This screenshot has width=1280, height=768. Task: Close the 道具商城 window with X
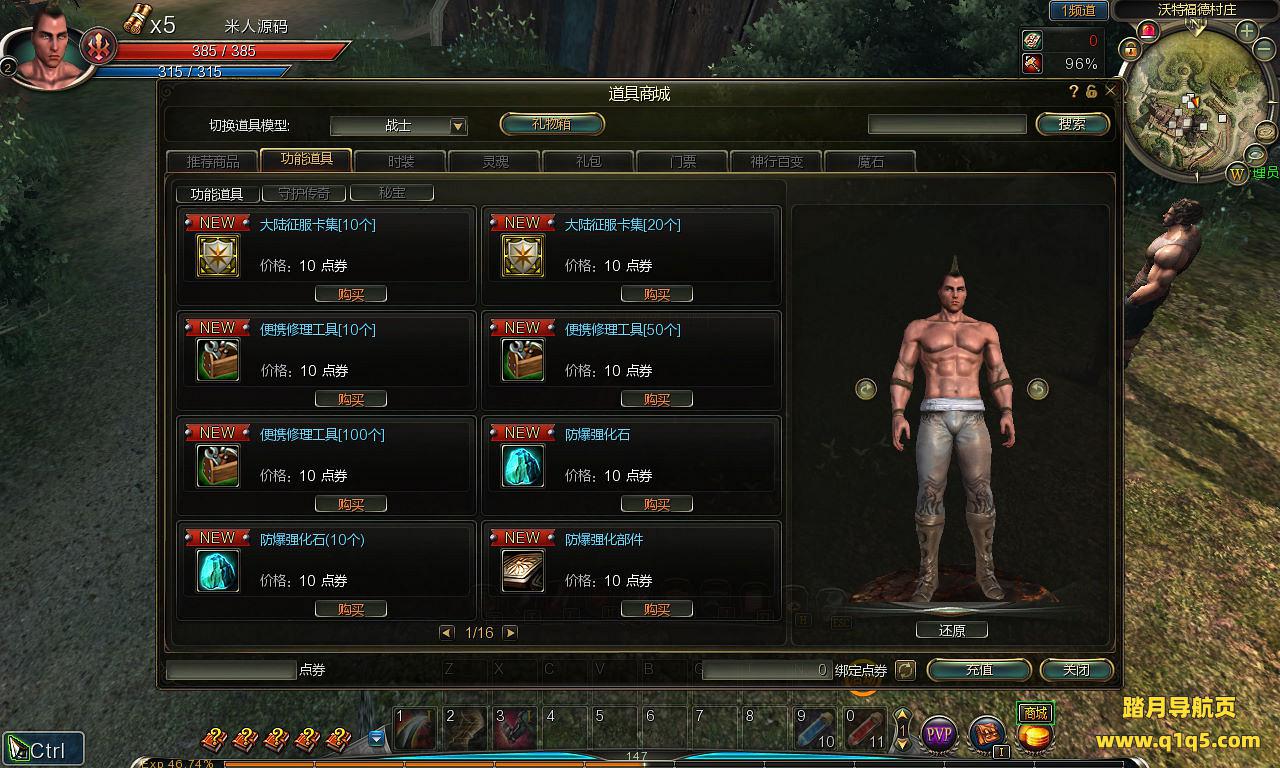1110,91
